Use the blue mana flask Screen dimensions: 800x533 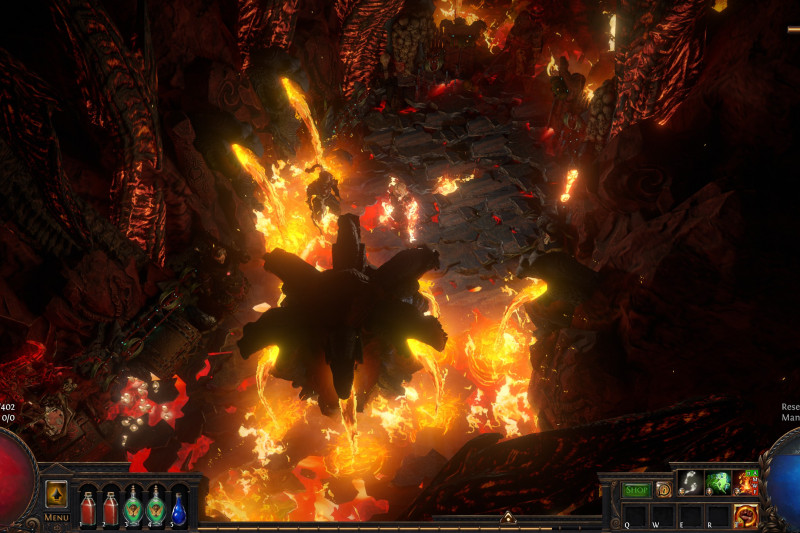[x=179, y=507]
